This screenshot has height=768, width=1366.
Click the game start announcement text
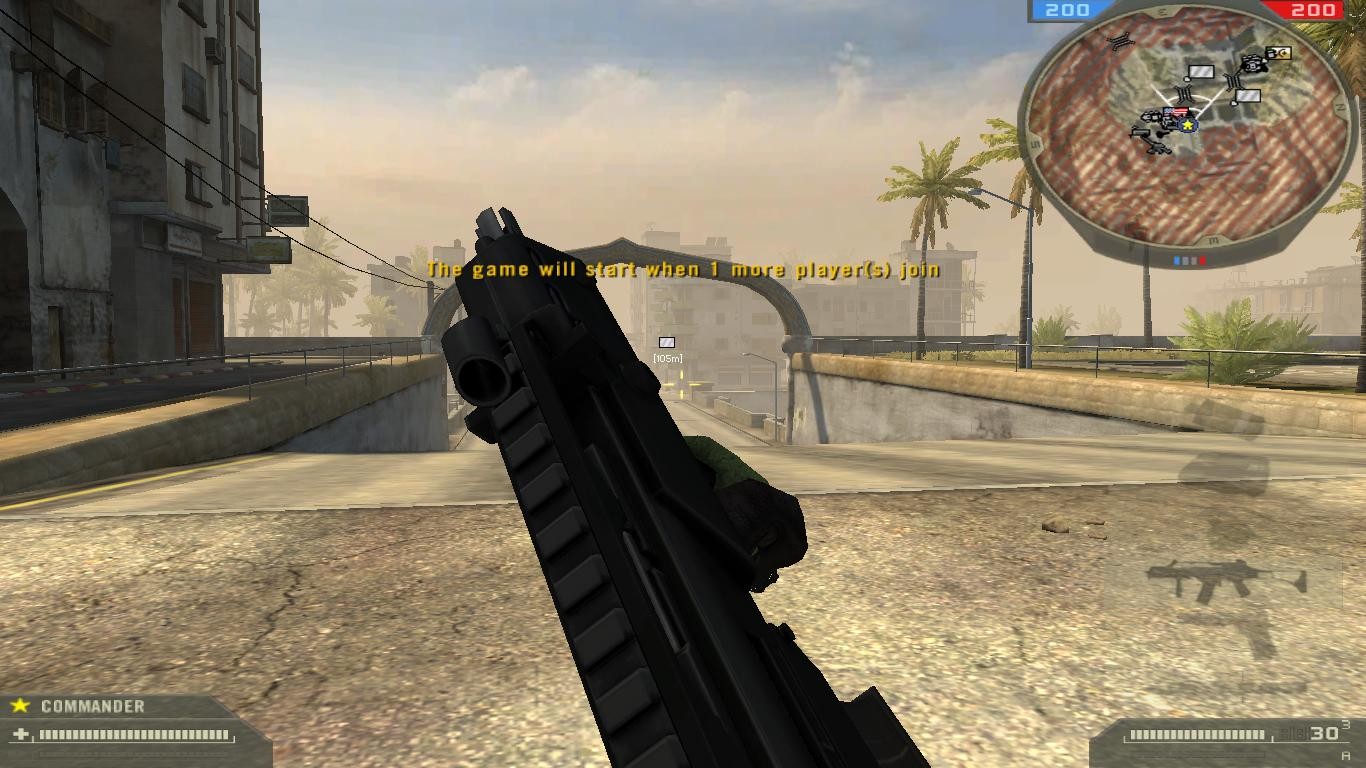coord(683,269)
